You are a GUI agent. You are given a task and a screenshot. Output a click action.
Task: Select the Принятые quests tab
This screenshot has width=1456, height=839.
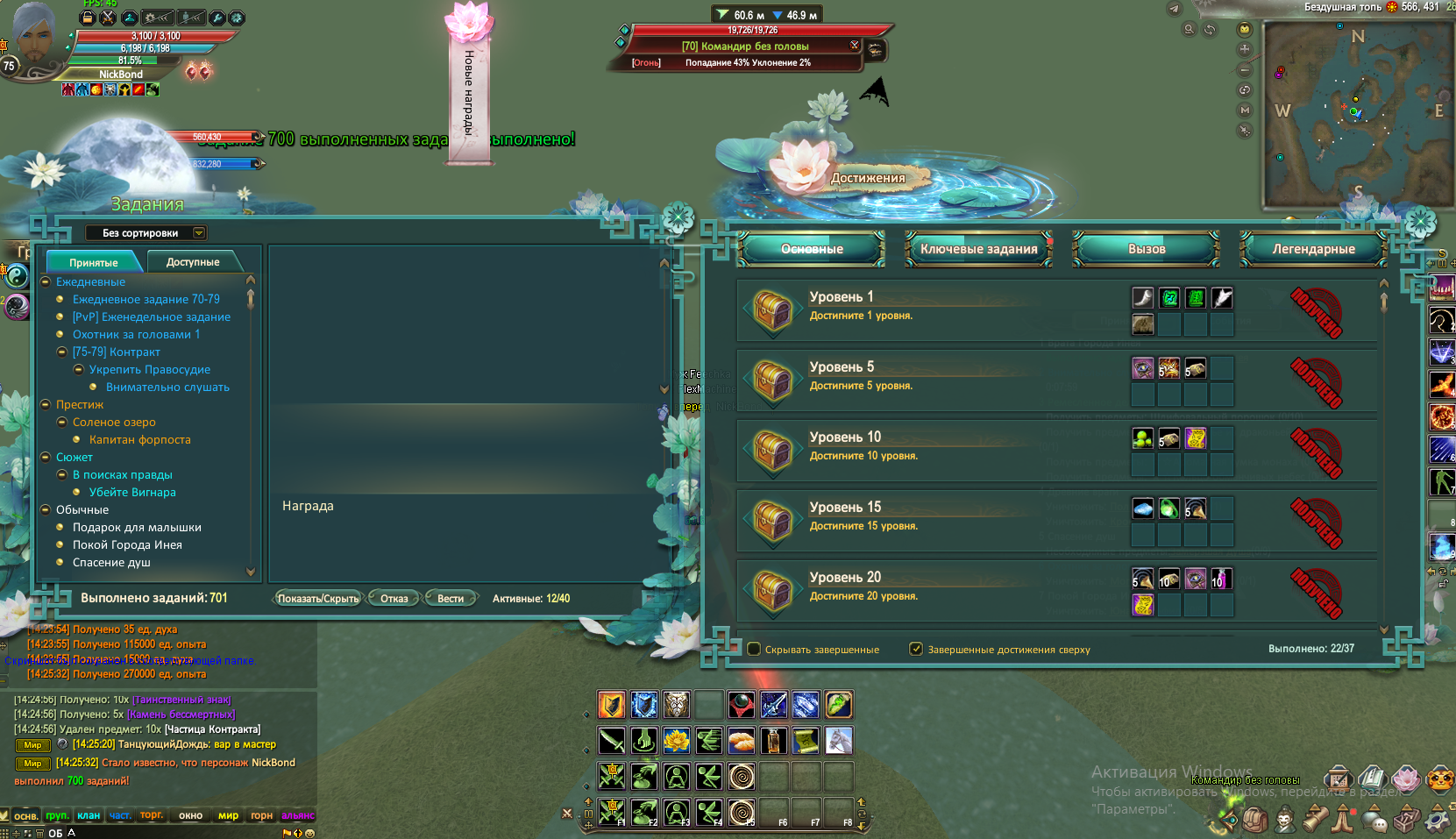[94, 262]
